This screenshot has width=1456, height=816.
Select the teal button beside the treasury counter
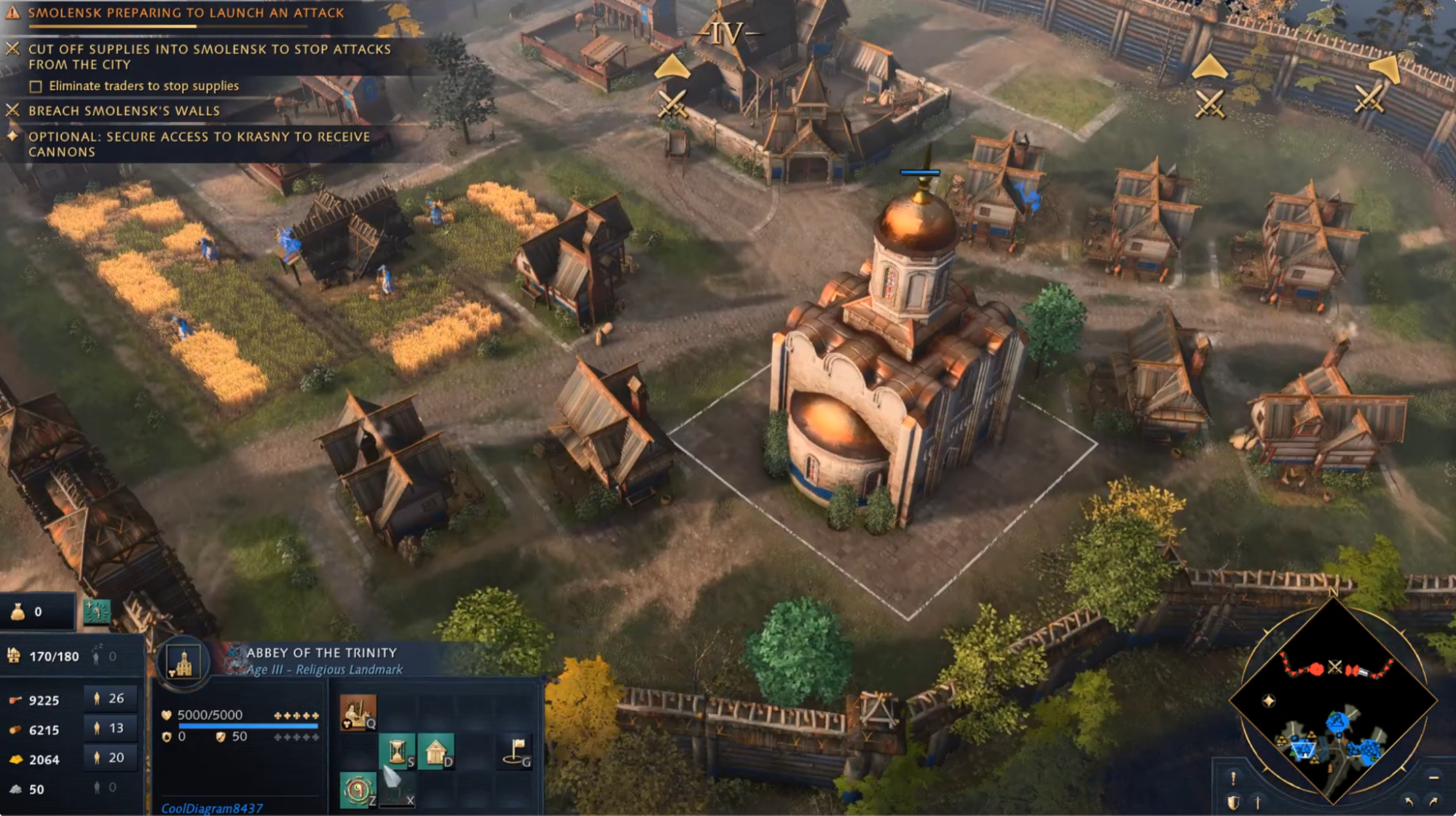pos(97,611)
